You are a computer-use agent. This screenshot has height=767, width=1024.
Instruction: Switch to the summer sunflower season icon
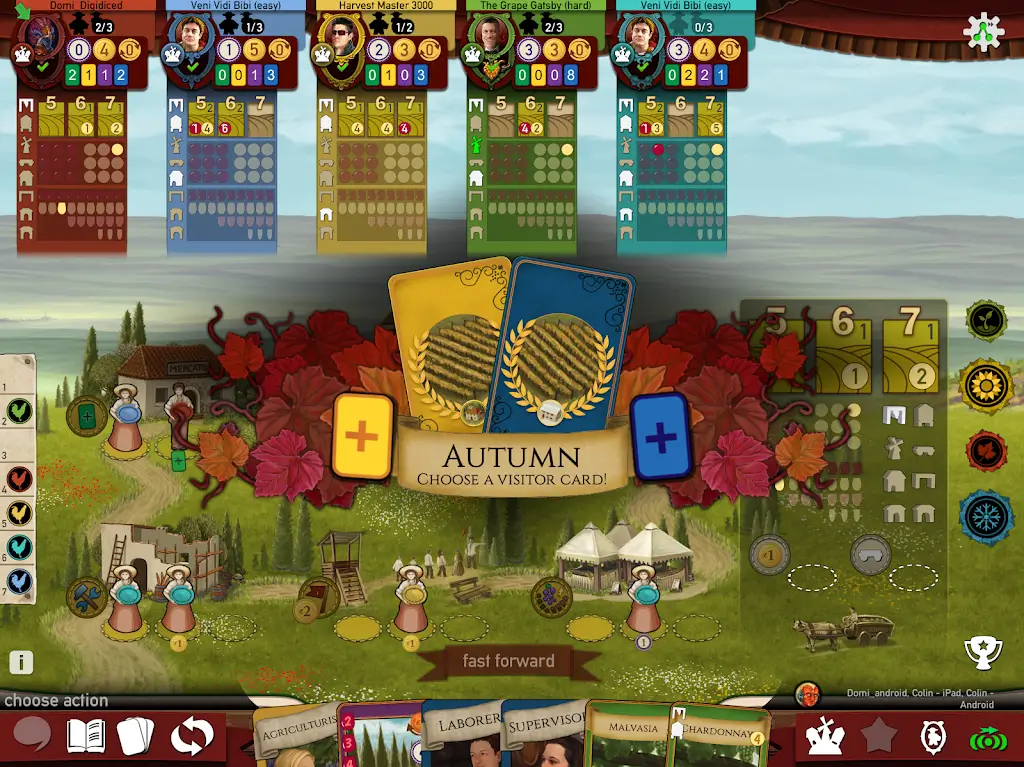(x=986, y=385)
